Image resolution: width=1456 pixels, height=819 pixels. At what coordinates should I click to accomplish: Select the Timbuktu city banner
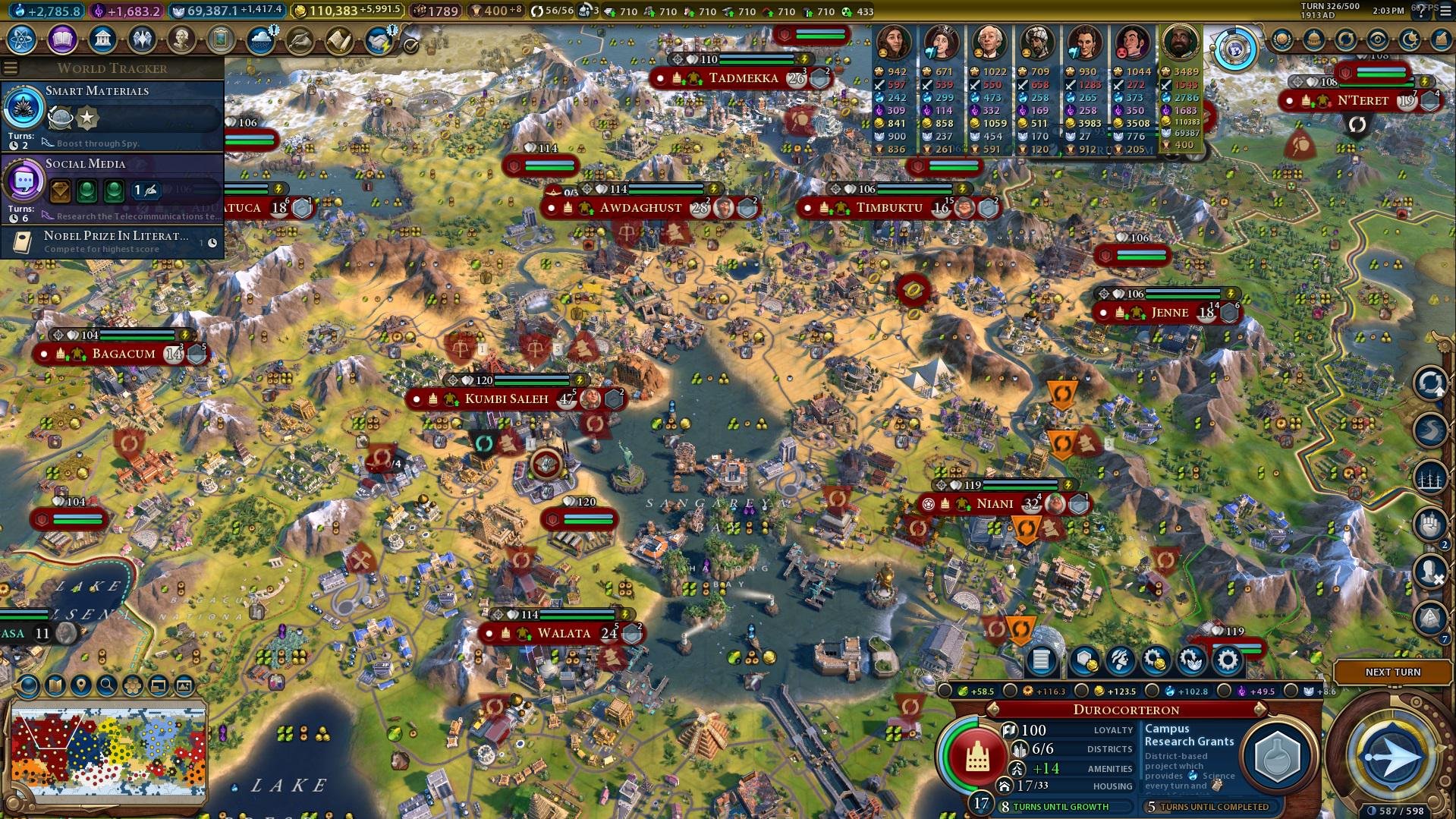click(x=889, y=208)
